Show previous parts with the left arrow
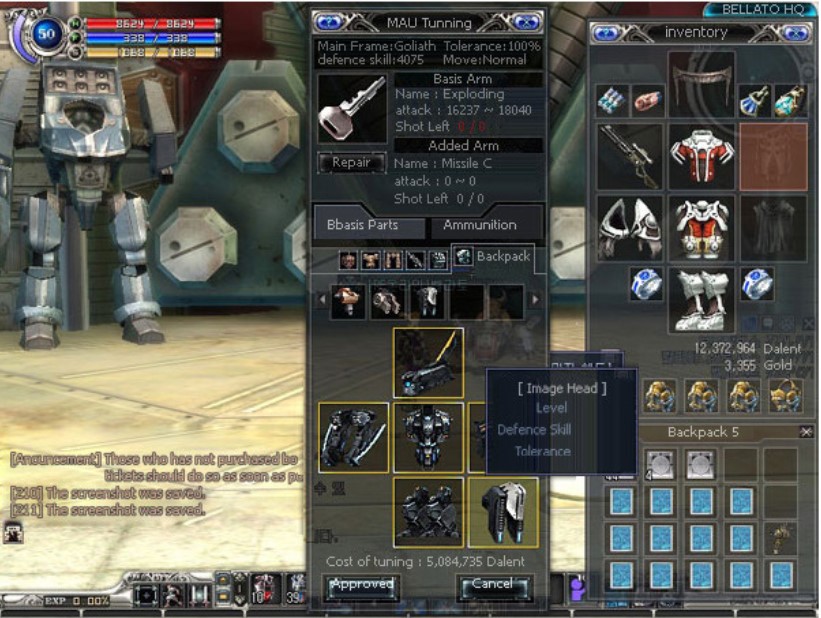This screenshot has width=821, height=618. pos(321,300)
